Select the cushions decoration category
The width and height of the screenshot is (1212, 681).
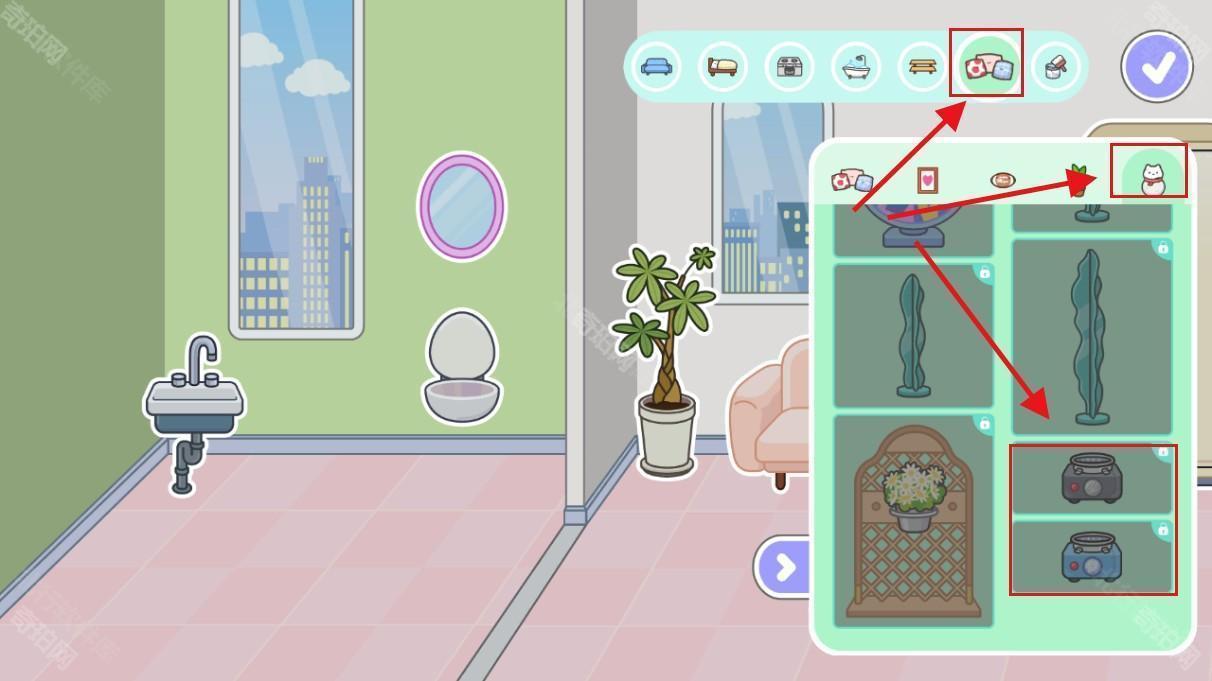point(987,67)
